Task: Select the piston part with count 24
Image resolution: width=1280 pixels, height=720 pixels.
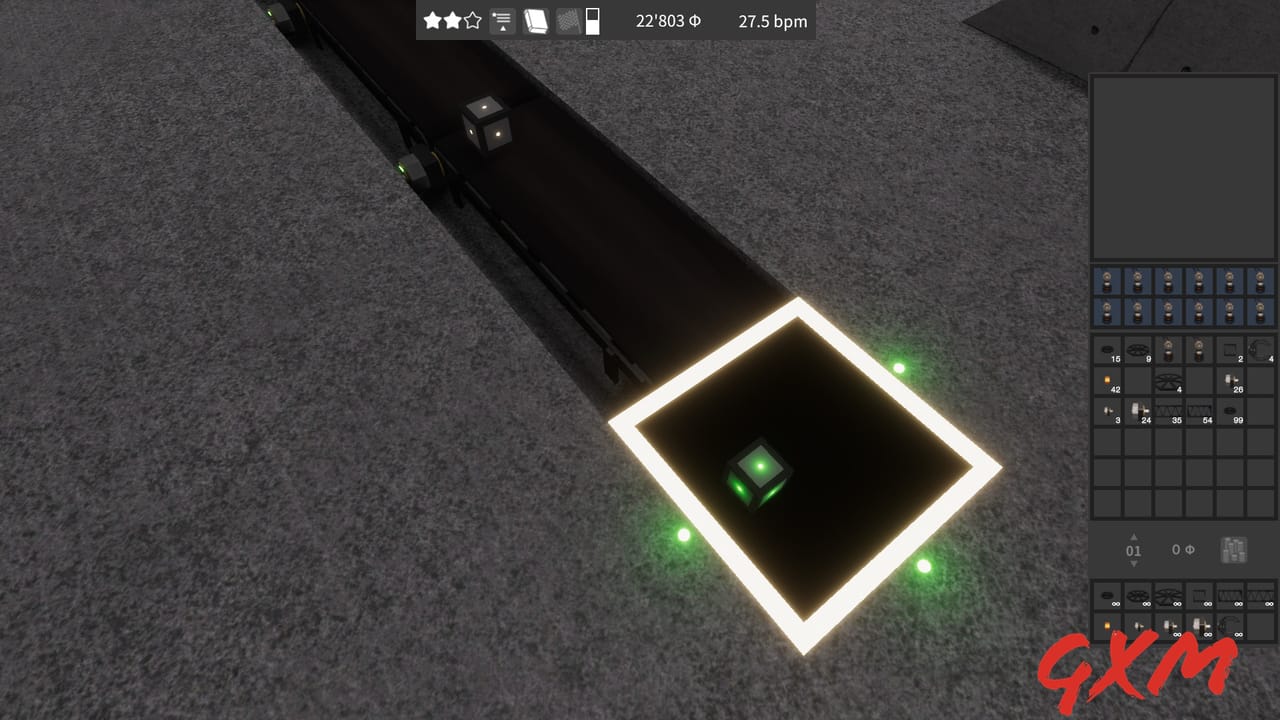Action: coord(1138,411)
